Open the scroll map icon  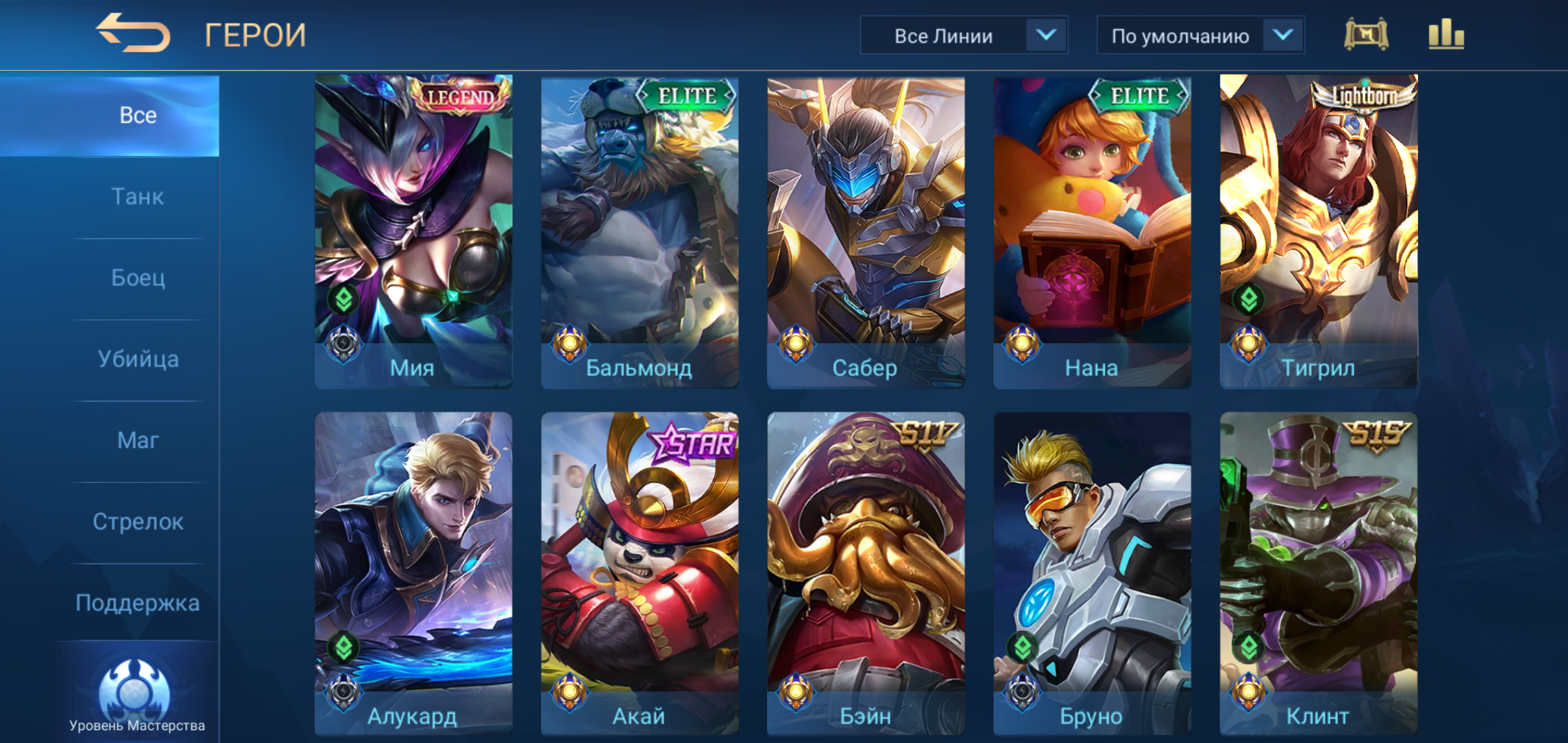[1366, 35]
